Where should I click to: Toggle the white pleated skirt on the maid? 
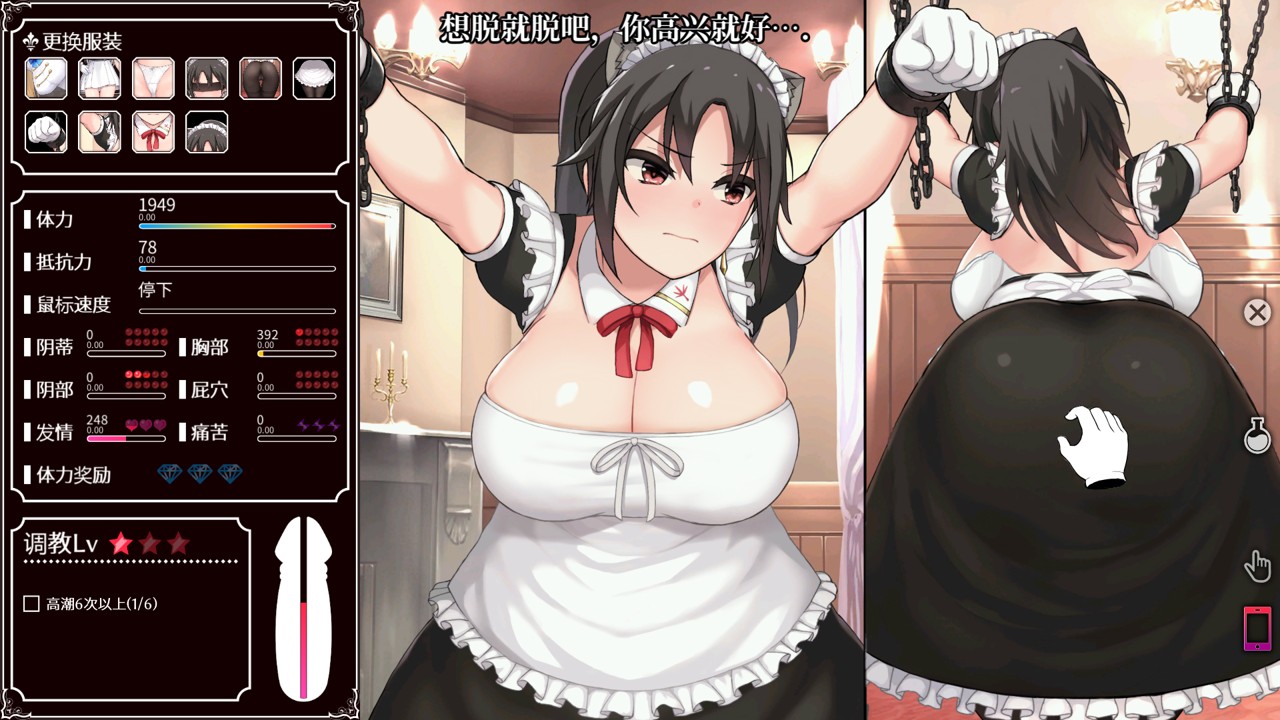(99, 79)
